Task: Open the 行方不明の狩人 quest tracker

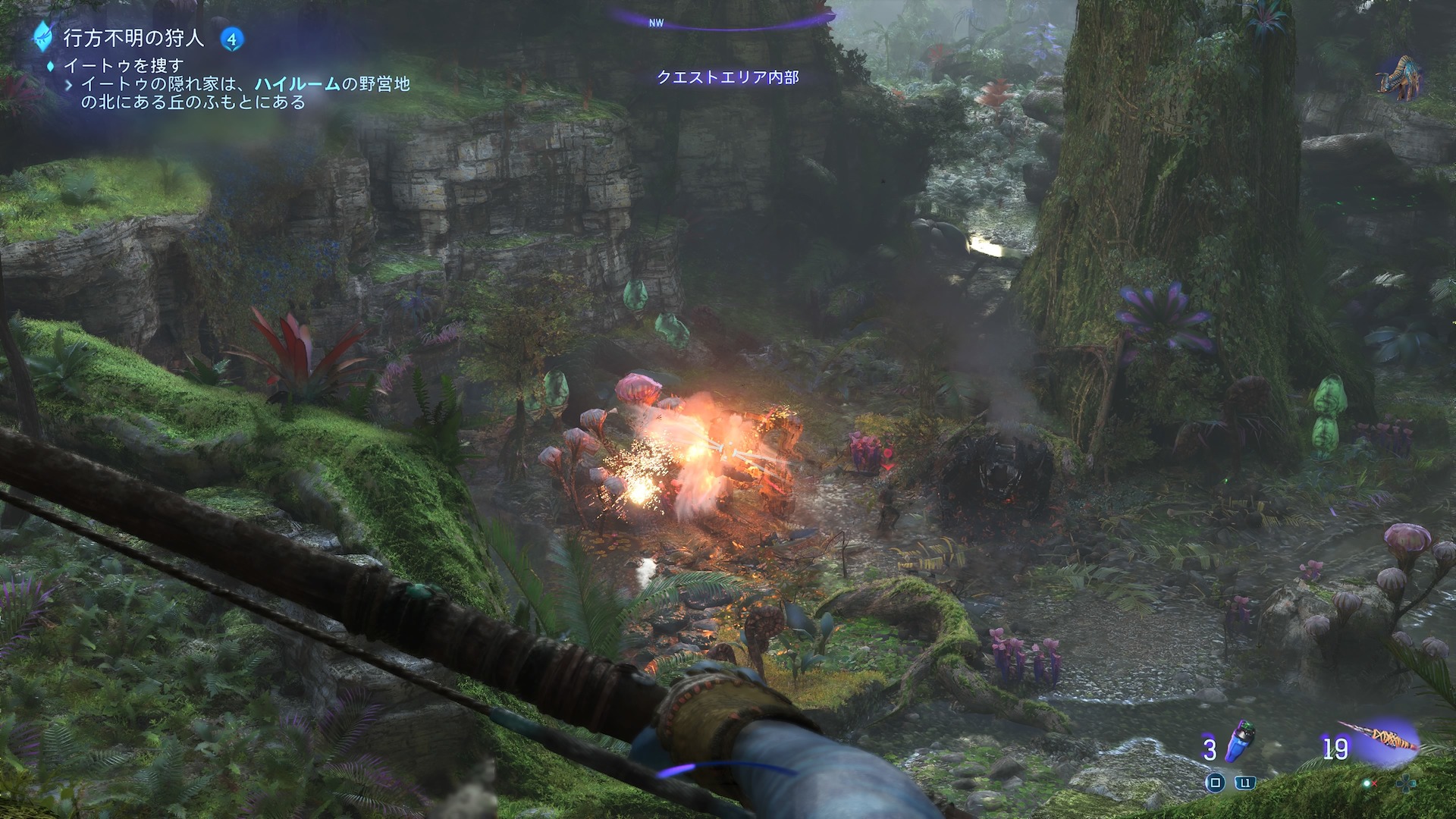Action: (133, 37)
